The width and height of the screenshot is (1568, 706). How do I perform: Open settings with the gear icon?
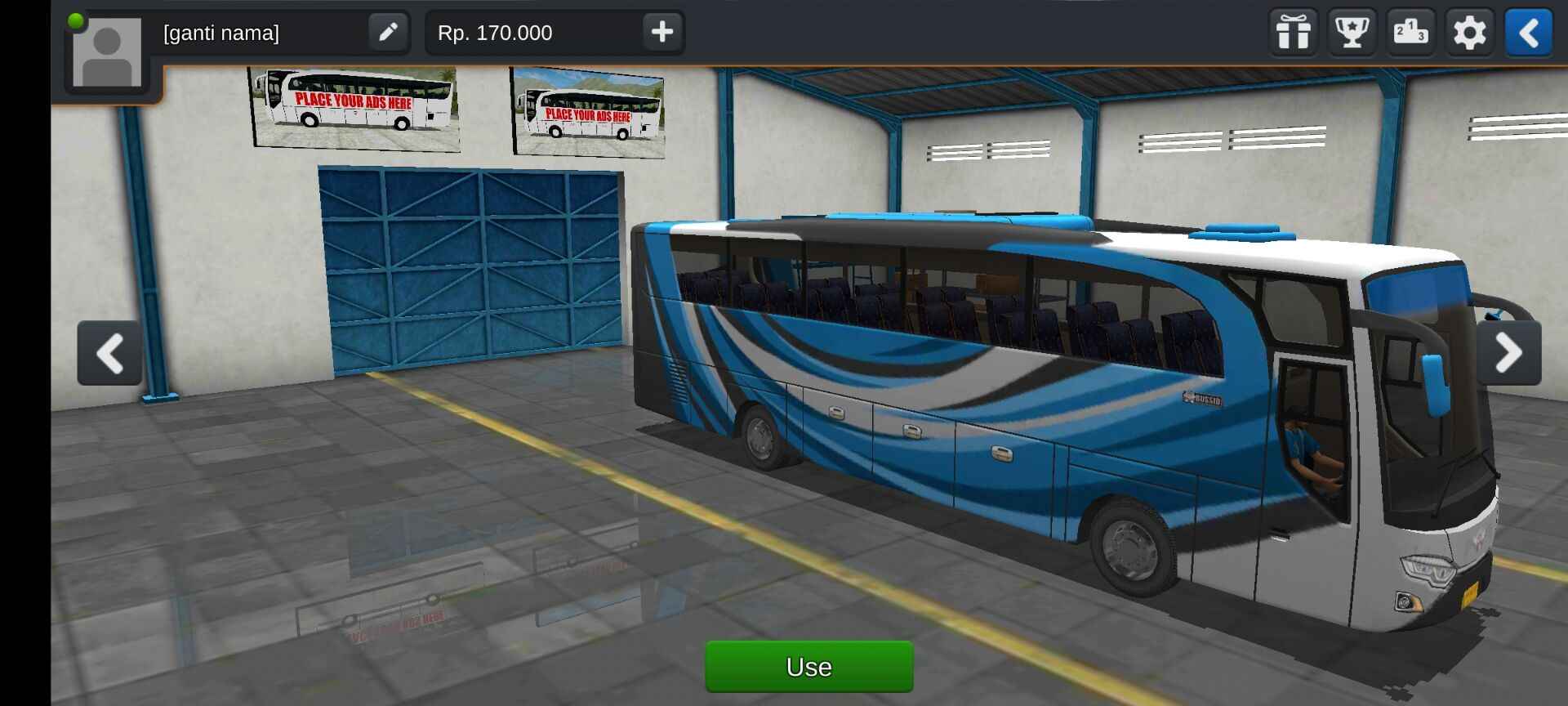pos(1470,33)
